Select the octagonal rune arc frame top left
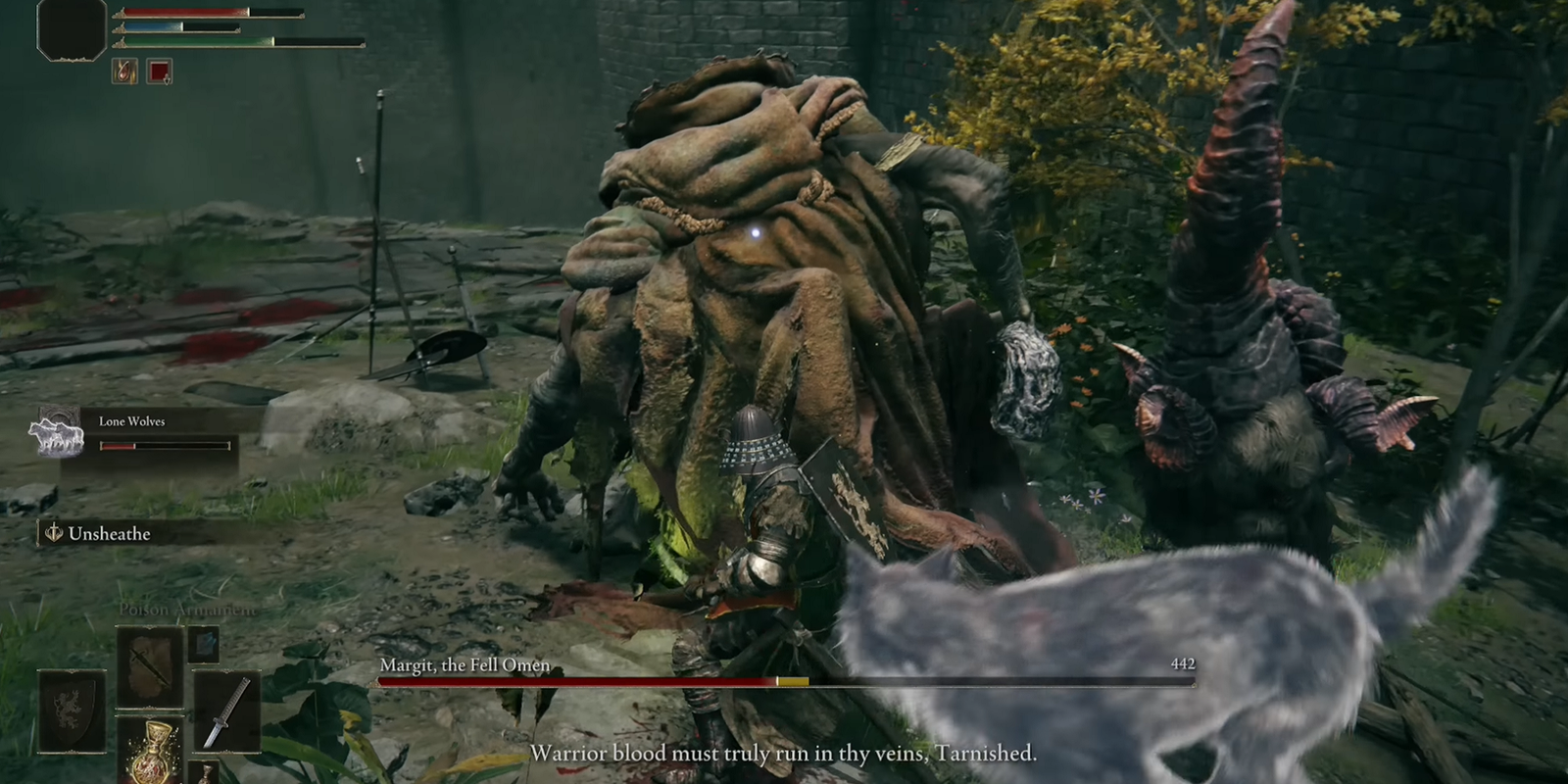This screenshot has width=1568, height=784. 71,29
